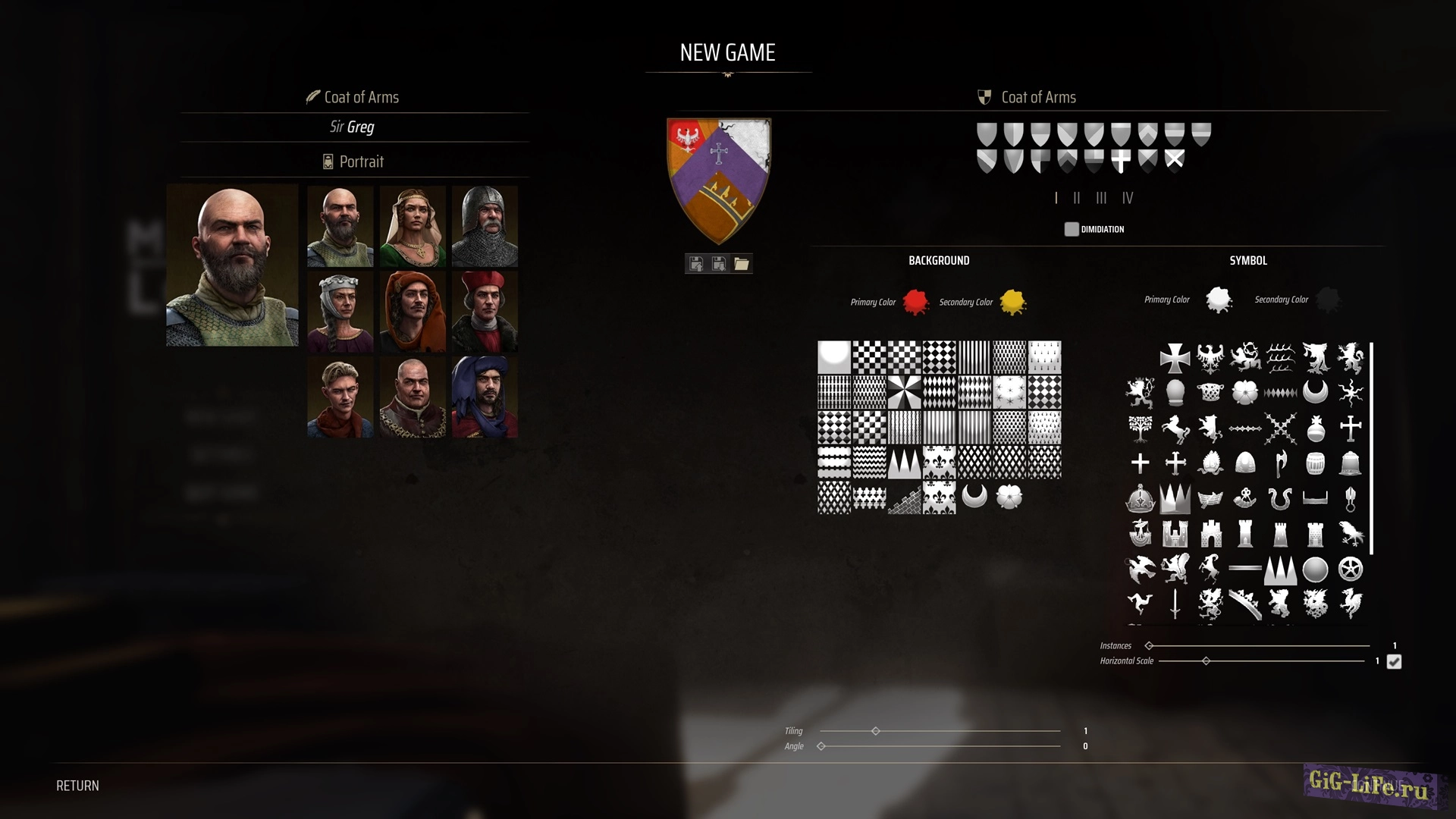
Task: Select the sunburst rays background pattern
Action: coord(904,393)
